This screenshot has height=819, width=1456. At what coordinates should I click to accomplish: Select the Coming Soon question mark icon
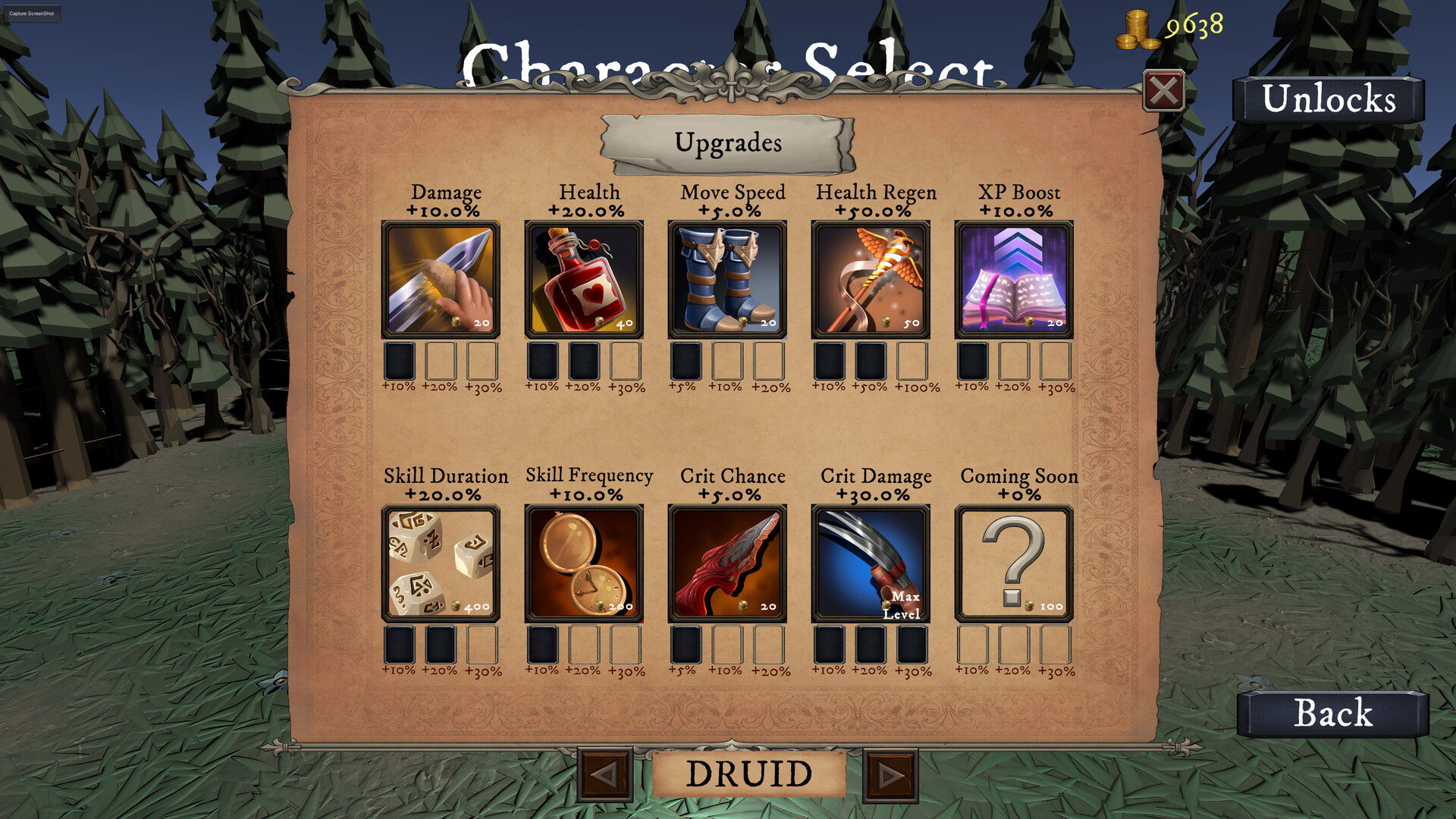tap(1014, 562)
